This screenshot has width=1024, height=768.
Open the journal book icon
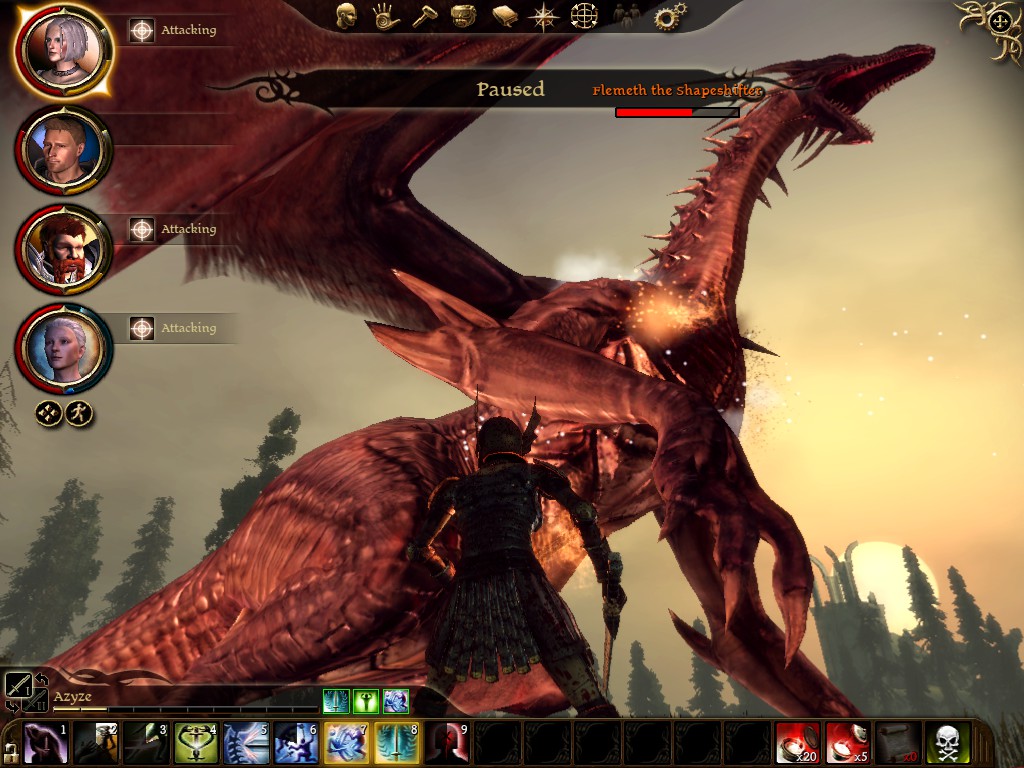[x=504, y=16]
